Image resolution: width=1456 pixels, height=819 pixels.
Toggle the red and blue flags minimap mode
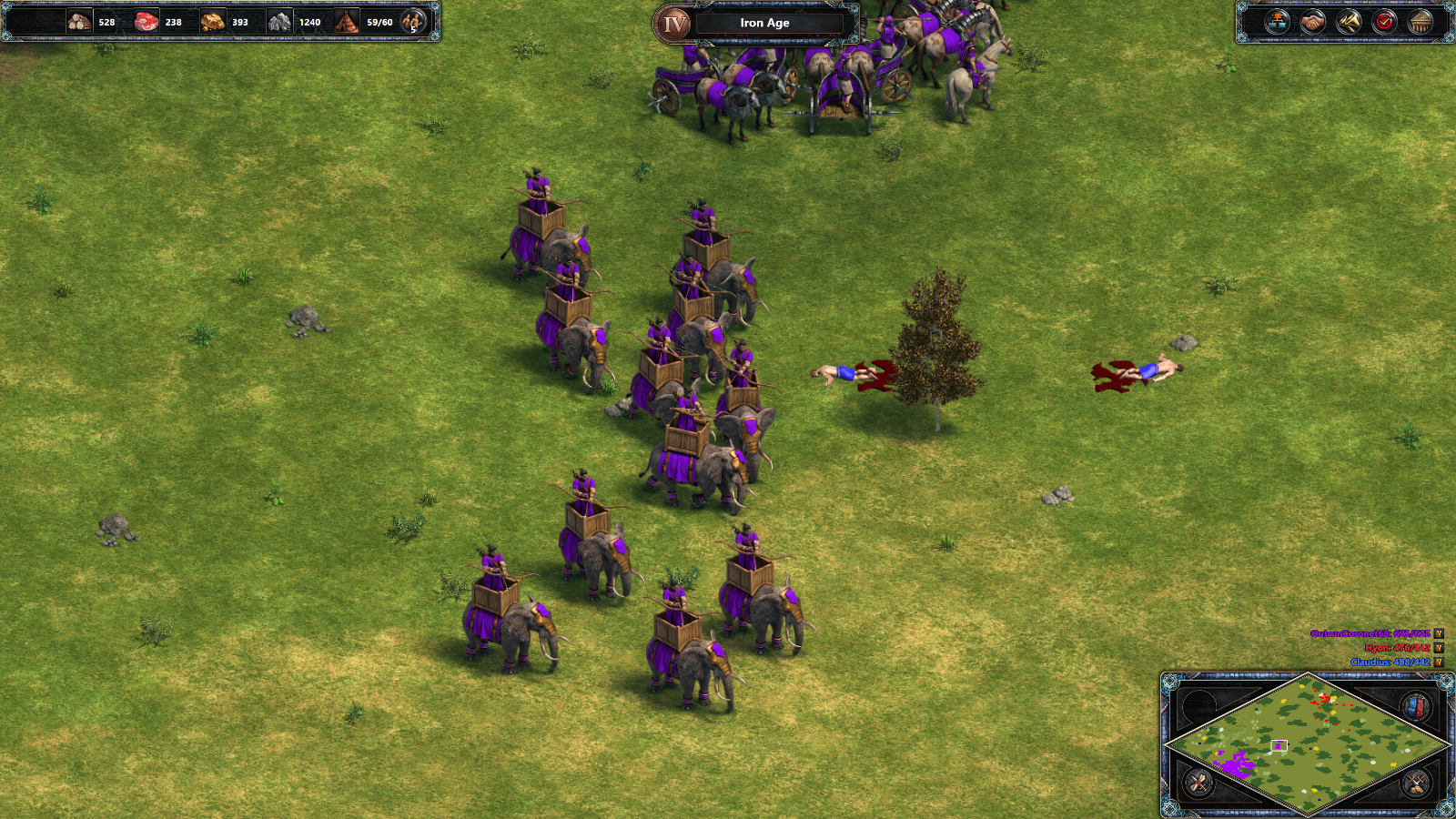(1415, 707)
